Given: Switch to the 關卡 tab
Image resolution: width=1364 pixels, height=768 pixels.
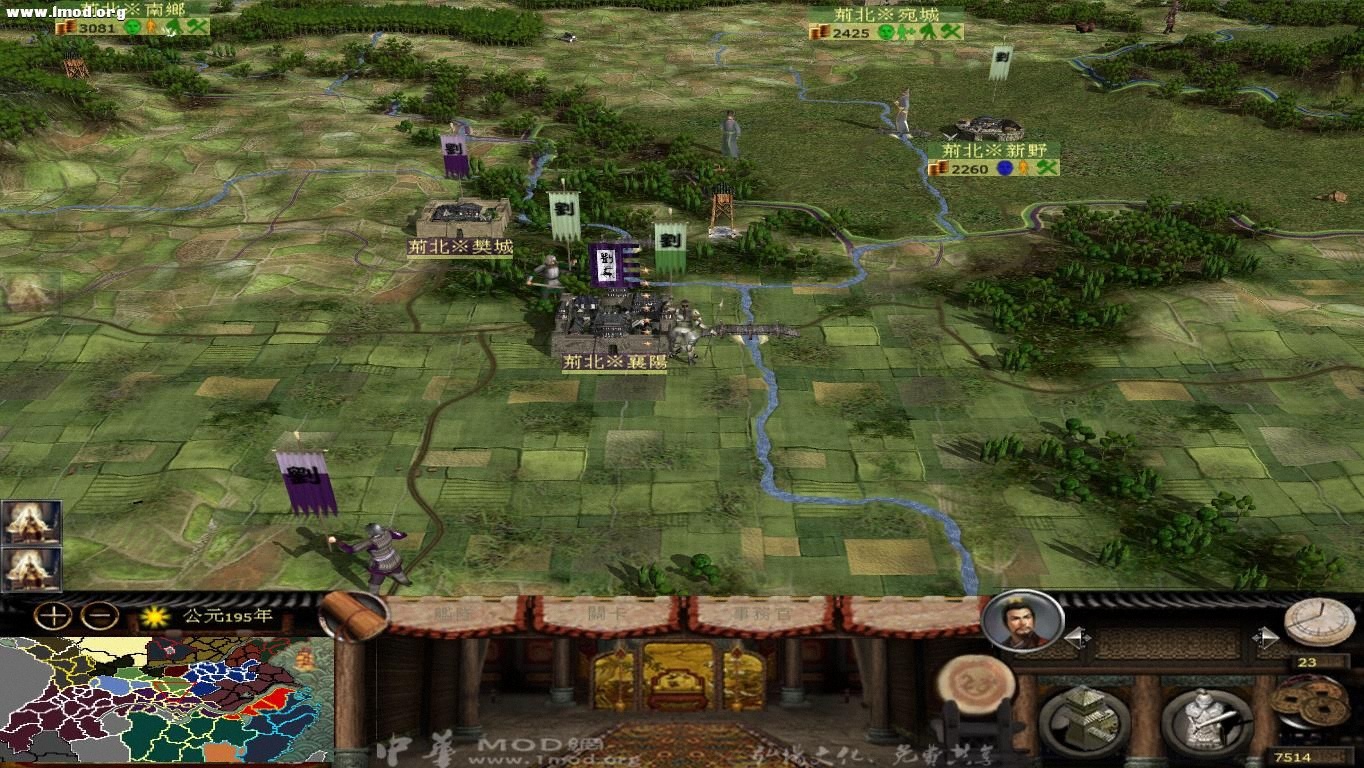Looking at the screenshot, I should (605, 612).
